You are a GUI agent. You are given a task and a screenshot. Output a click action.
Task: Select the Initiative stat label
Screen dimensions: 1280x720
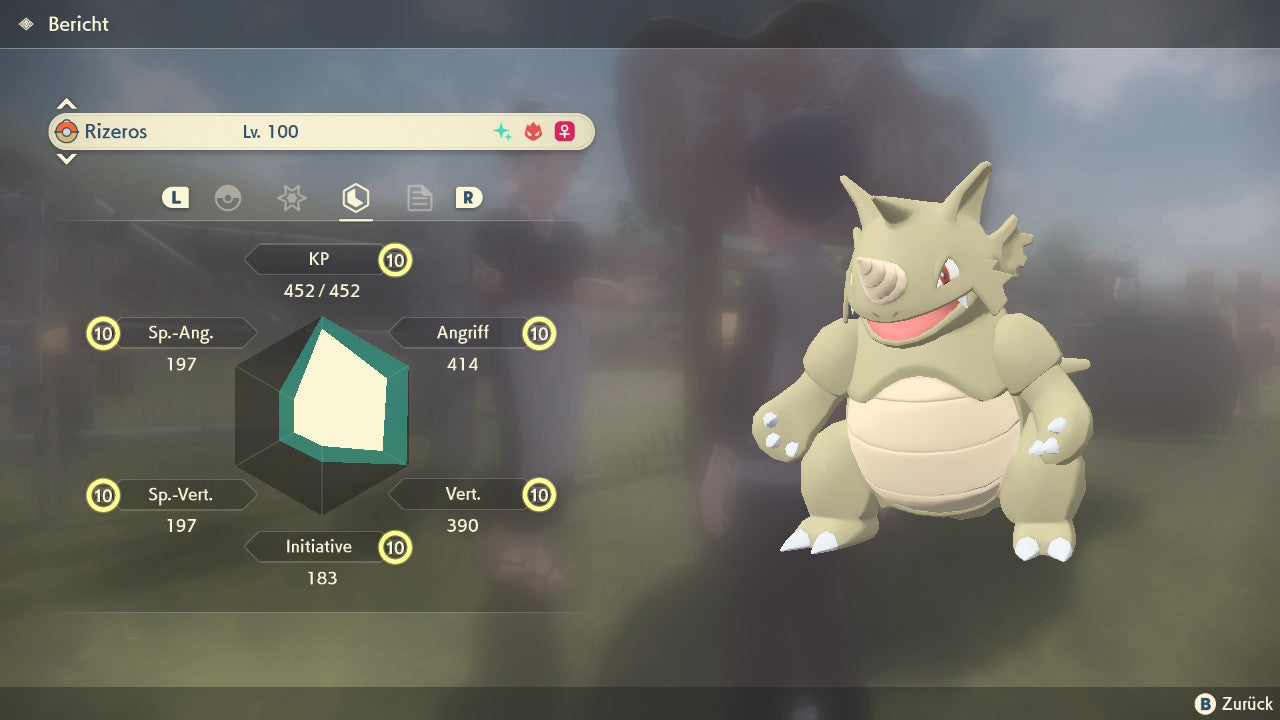click(x=319, y=547)
